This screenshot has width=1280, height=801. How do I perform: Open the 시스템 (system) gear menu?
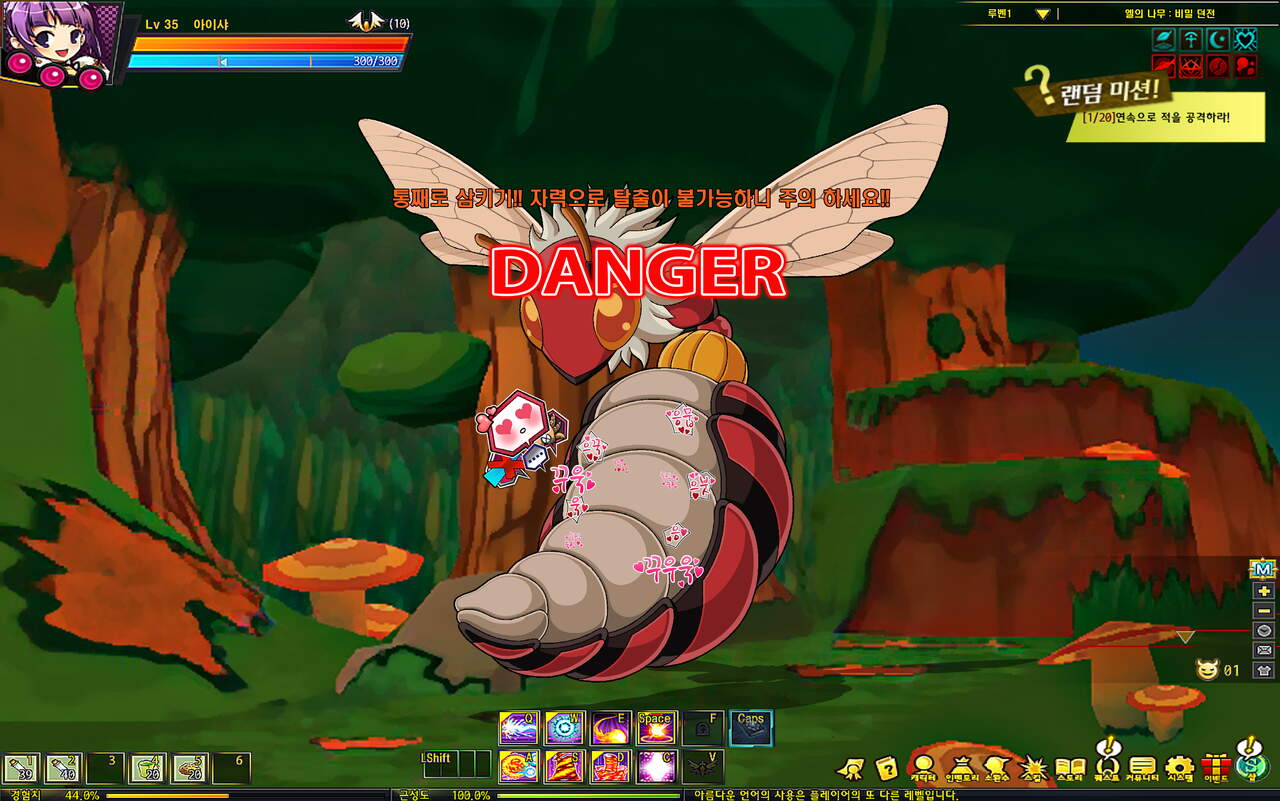(x=1179, y=768)
